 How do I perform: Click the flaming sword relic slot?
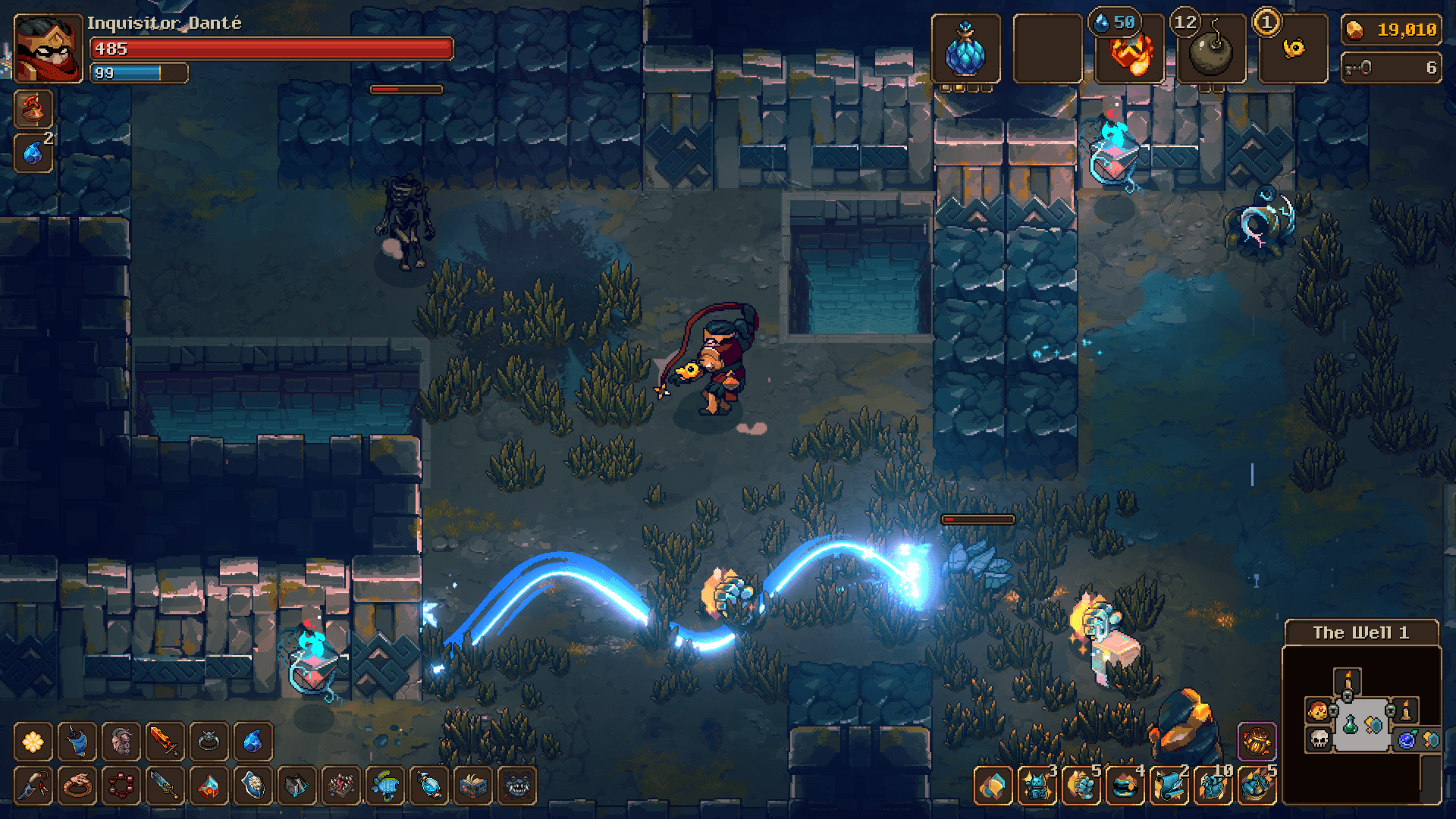(x=165, y=741)
